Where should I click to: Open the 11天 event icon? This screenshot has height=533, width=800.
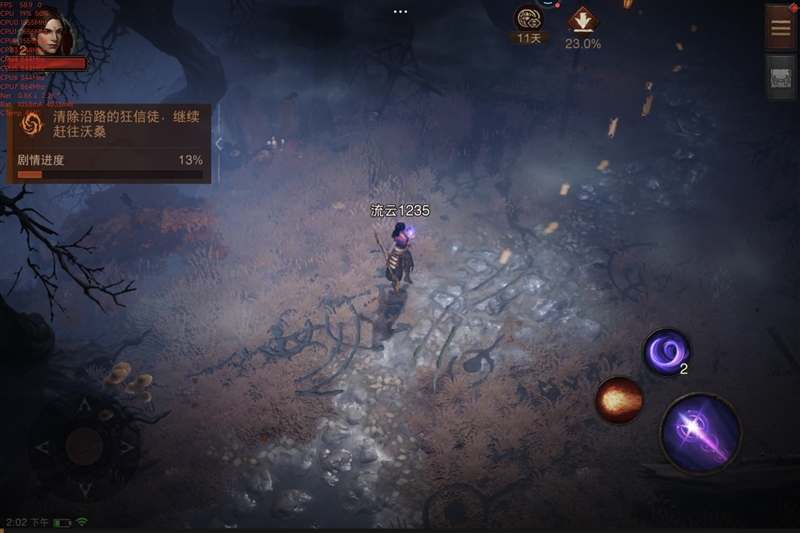coord(528,19)
